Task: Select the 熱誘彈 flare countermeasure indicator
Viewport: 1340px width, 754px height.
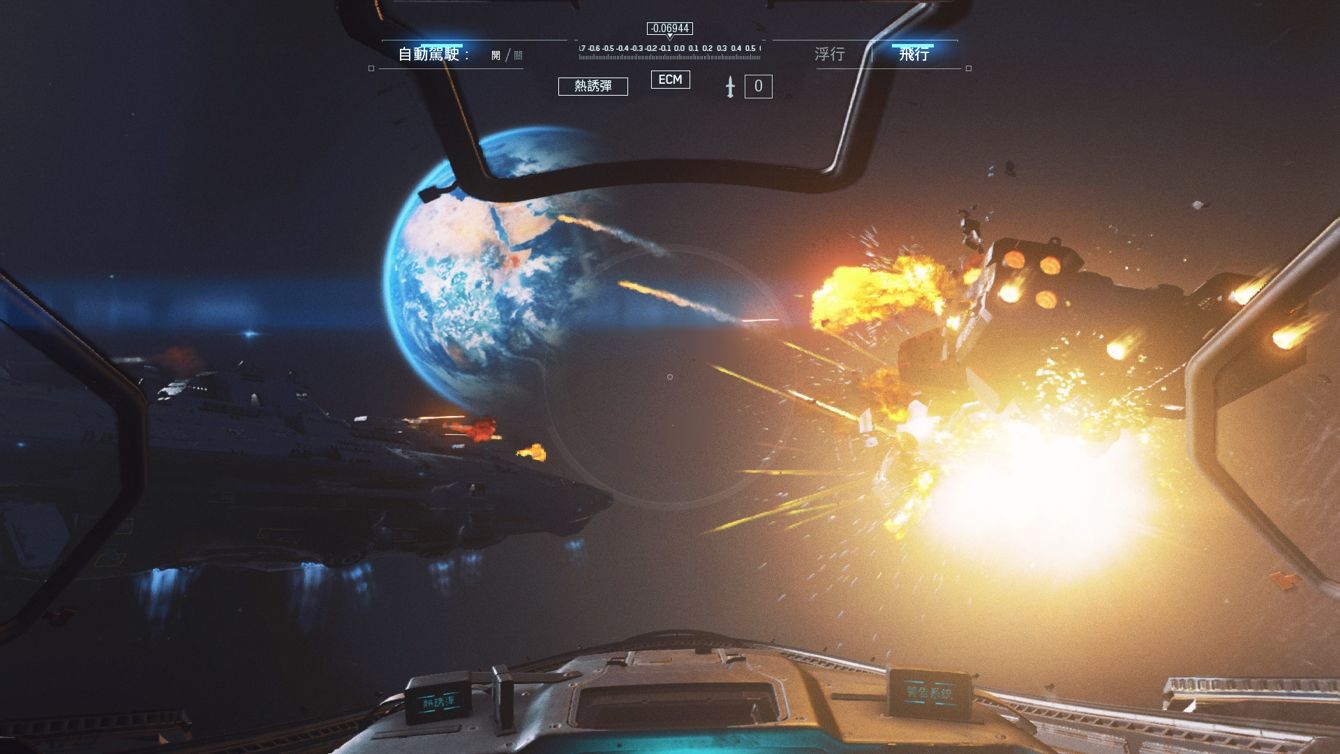Action: point(595,86)
